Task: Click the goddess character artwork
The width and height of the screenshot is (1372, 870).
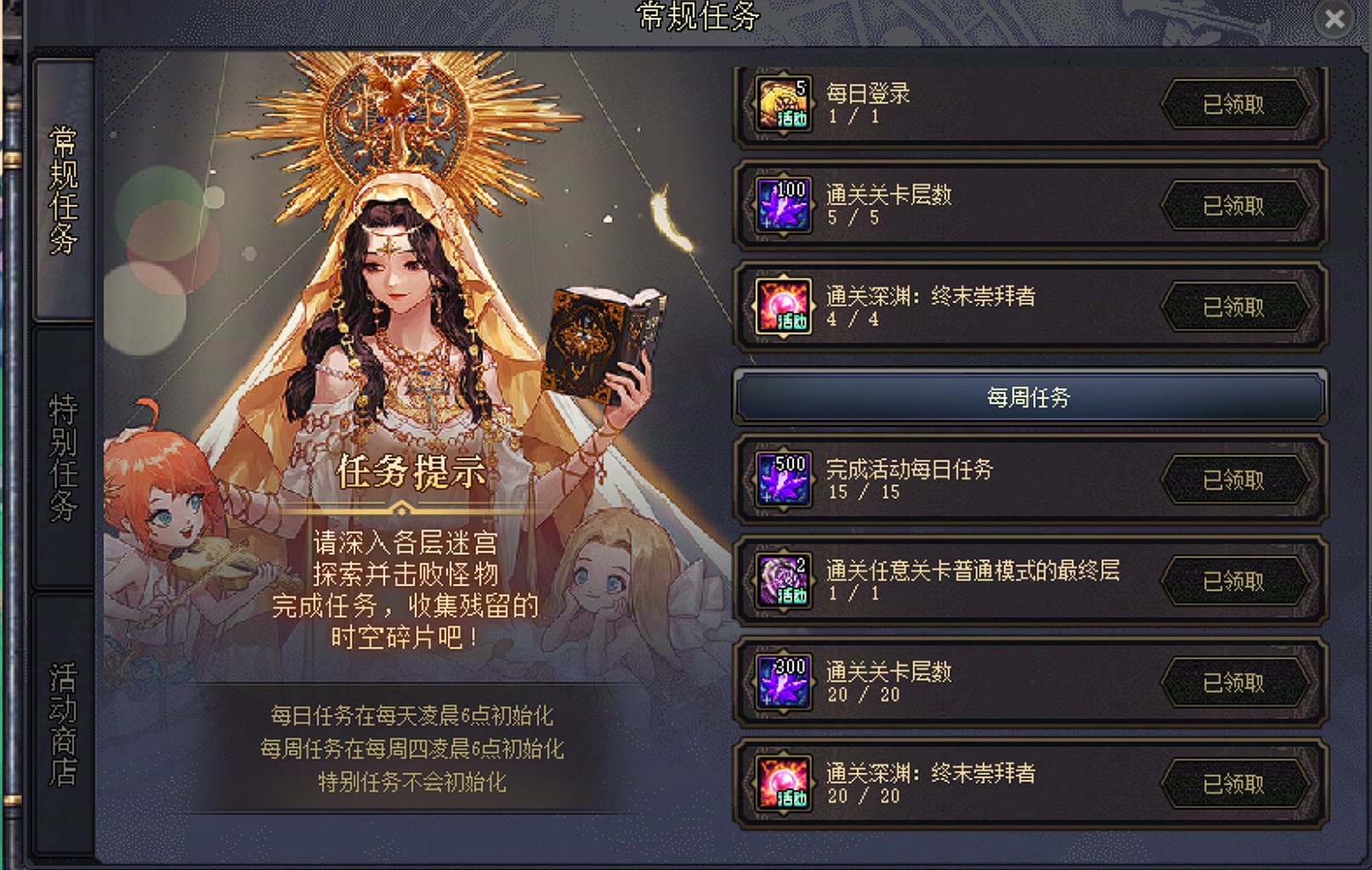Action: pos(400,272)
